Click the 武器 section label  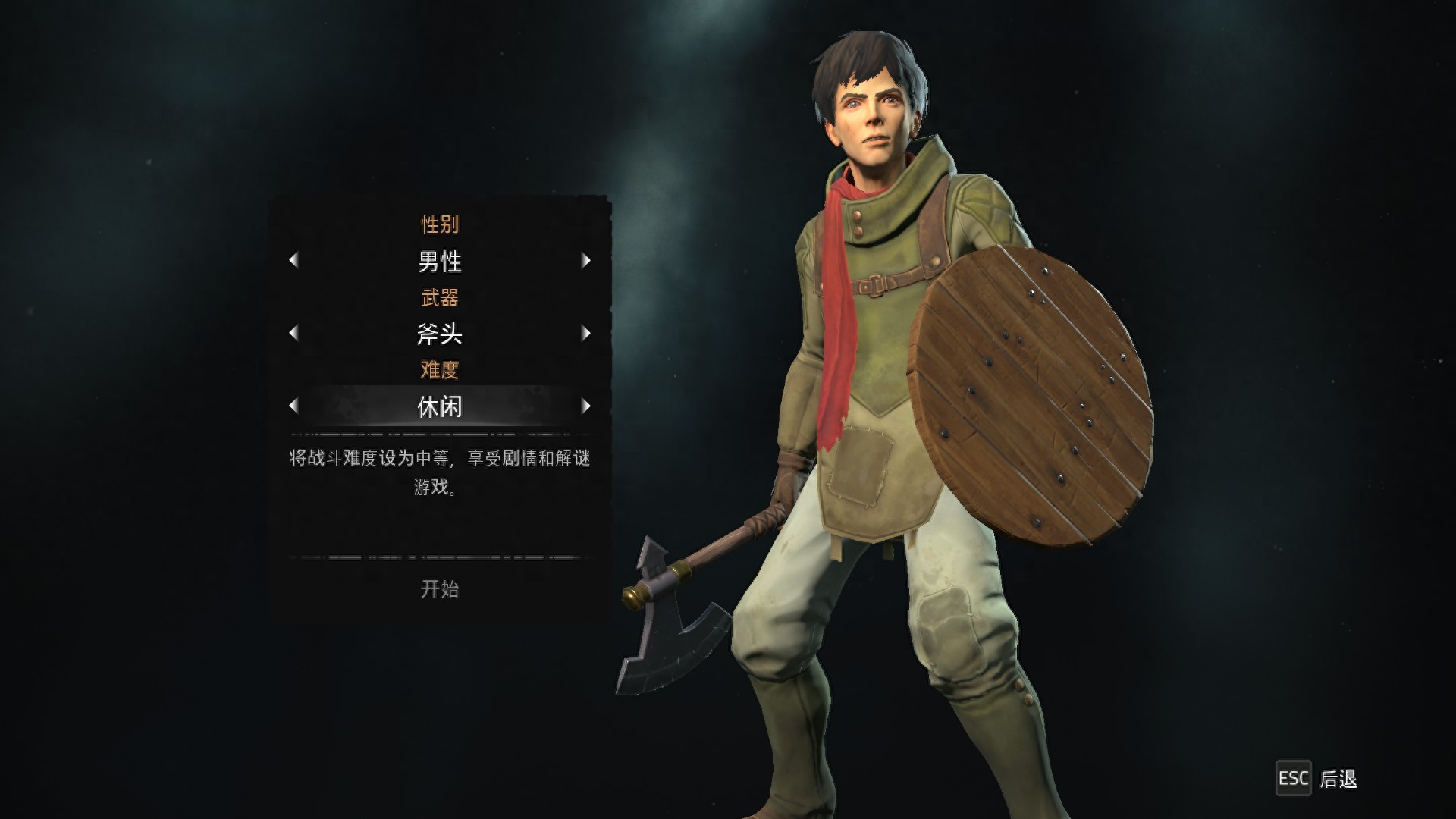[x=440, y=297]
